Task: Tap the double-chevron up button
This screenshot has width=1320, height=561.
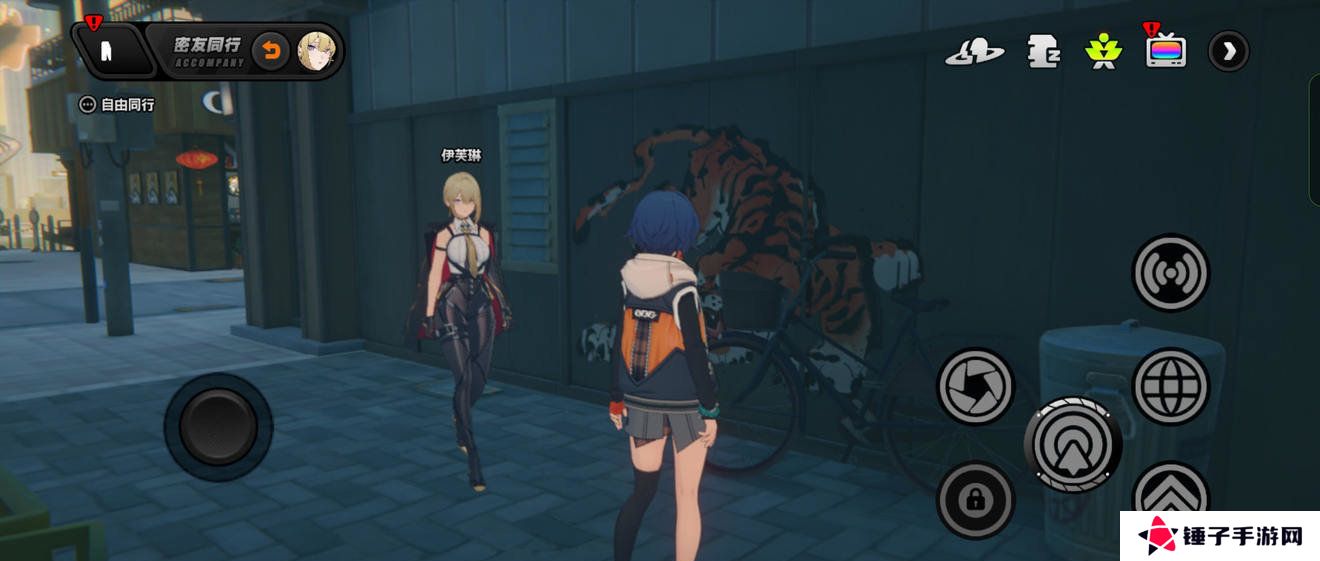Action: point(1170,494)
